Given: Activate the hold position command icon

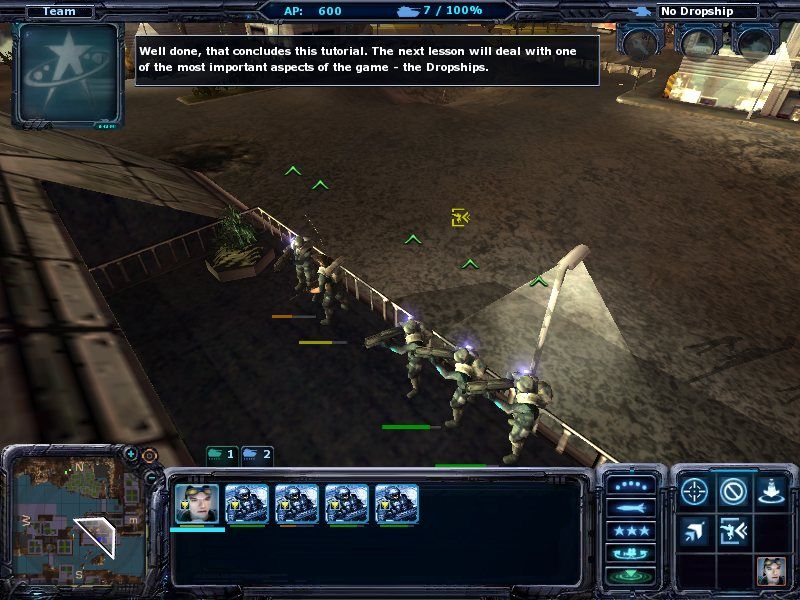Looking at the screenshot, I should tap(771, 492).
